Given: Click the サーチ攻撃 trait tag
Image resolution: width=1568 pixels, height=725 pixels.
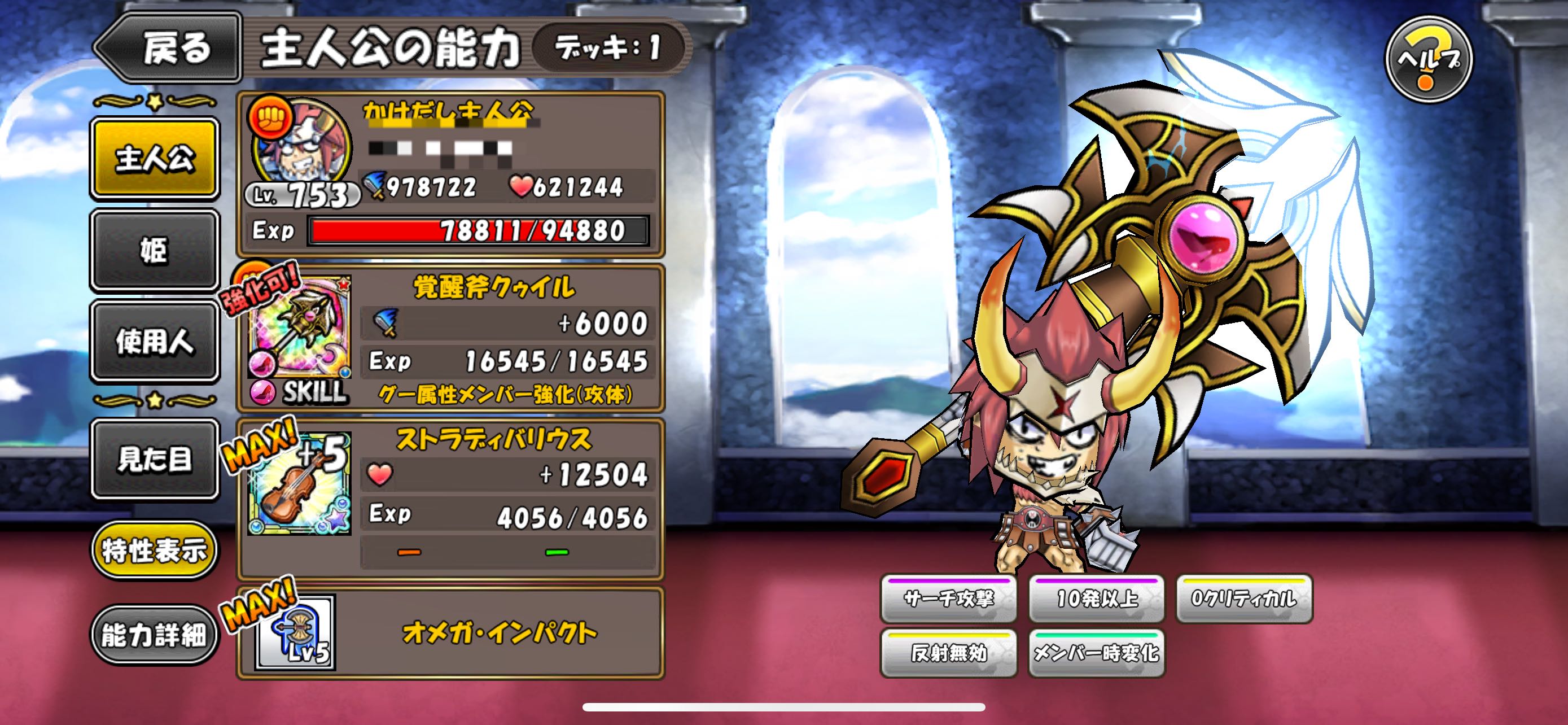Looking at the screenshot, I should pyautogui.click(x=948, y=599).
